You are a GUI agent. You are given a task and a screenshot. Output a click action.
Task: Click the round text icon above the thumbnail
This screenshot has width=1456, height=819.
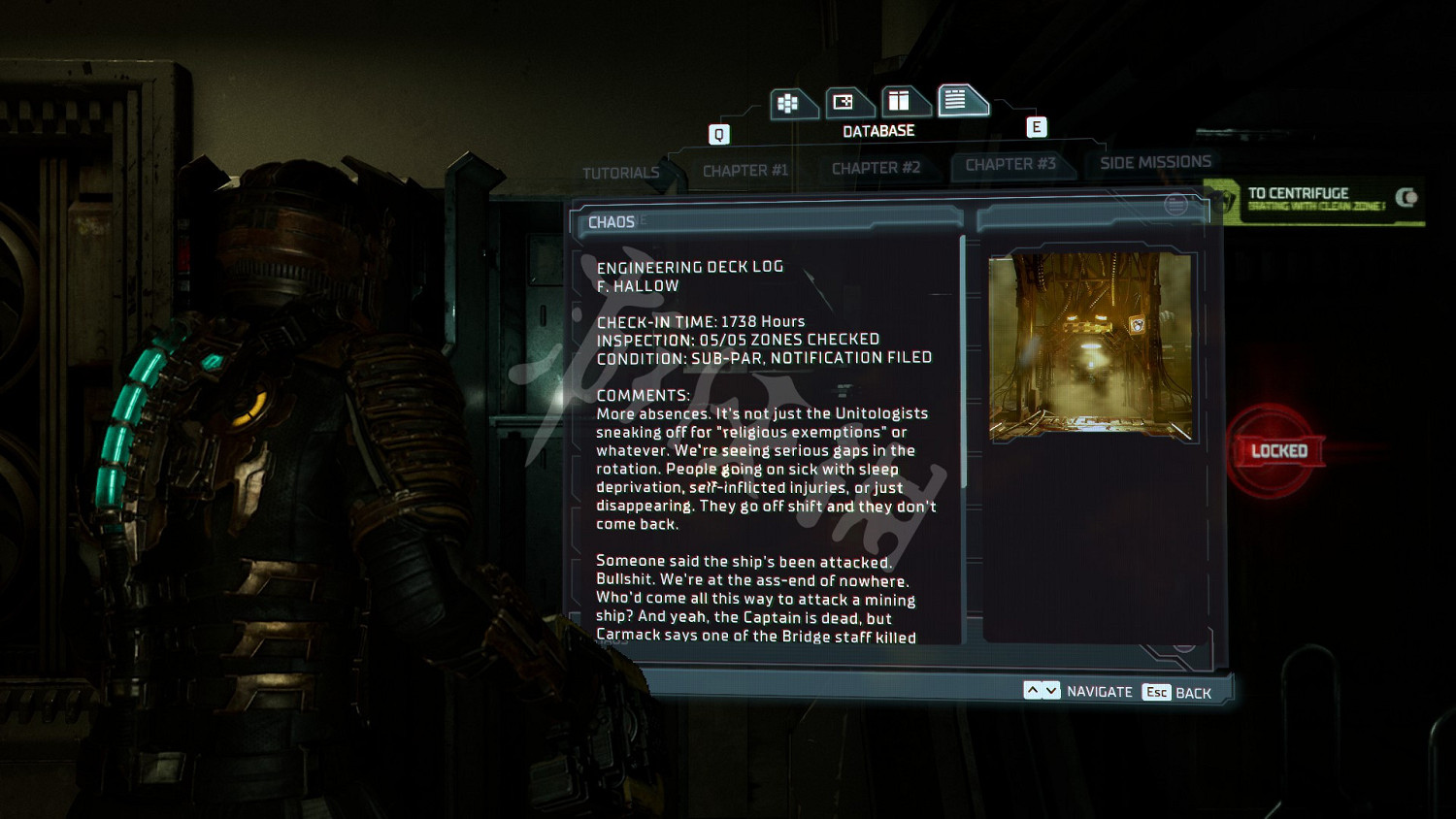[1175, 205]
